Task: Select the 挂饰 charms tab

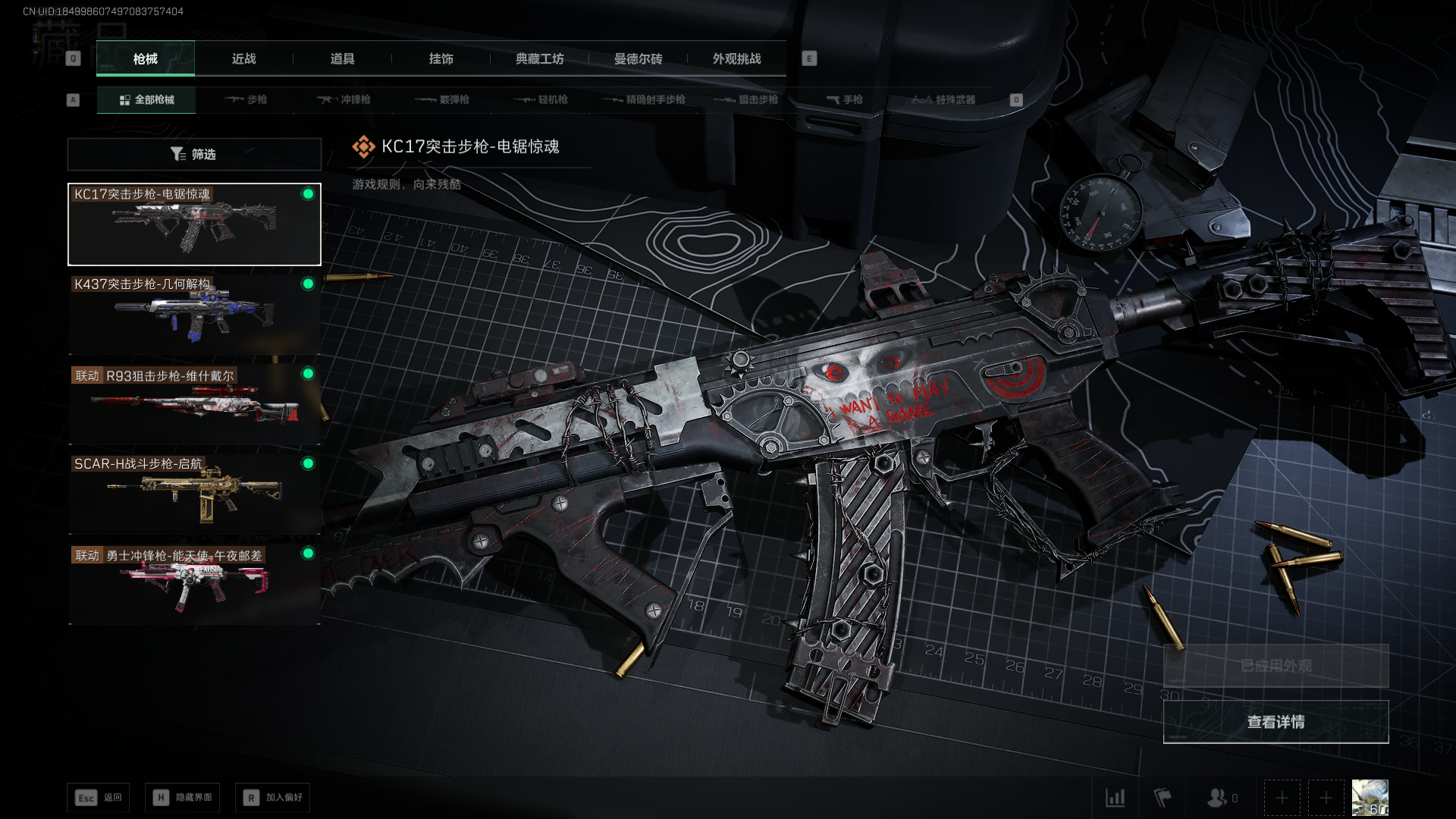Action: (x=441, y=58)
